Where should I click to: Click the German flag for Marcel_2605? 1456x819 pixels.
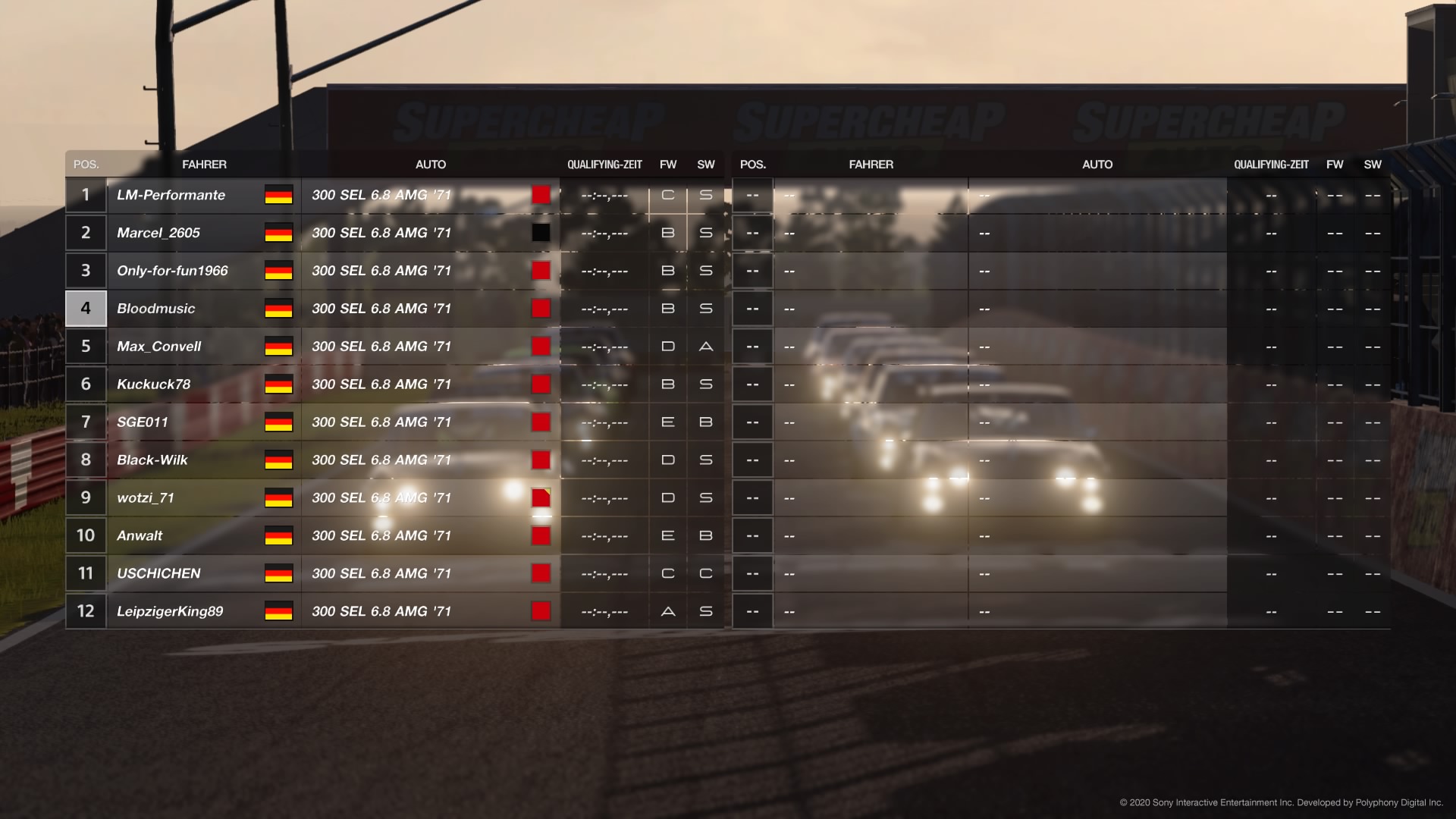click(278, 233)
